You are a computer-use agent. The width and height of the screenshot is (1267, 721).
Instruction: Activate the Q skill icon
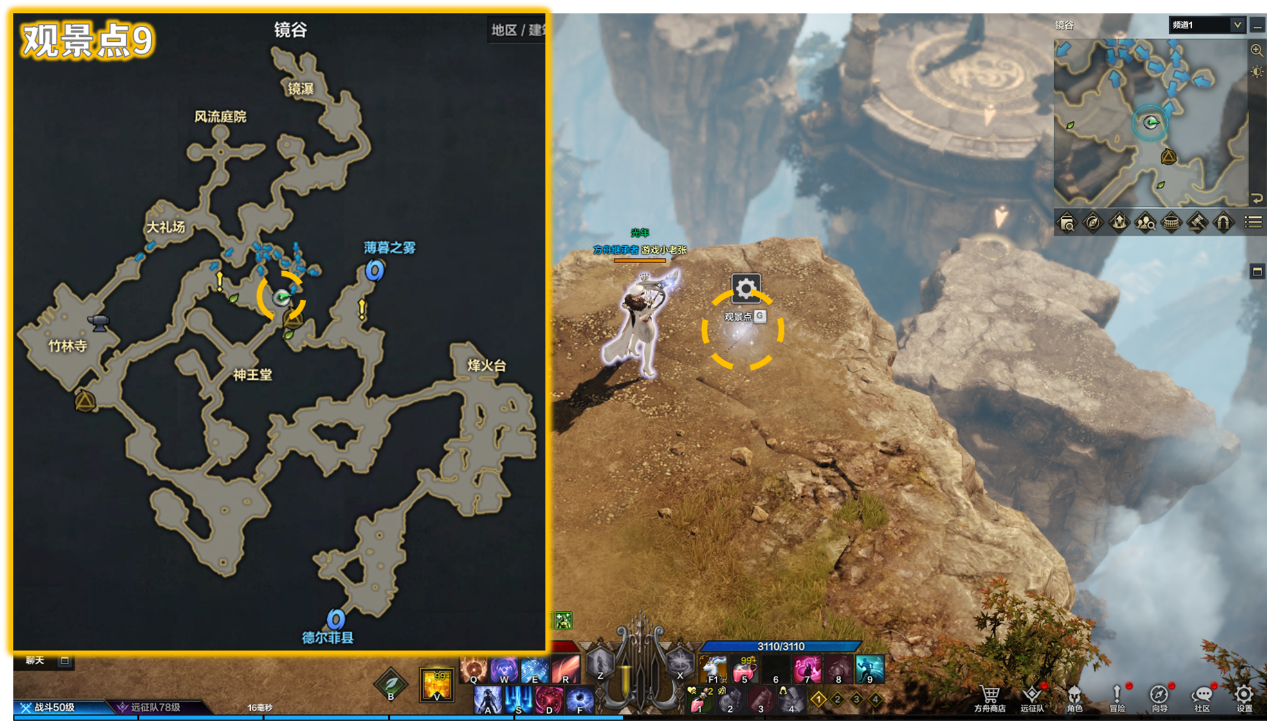tap(473, 669)
